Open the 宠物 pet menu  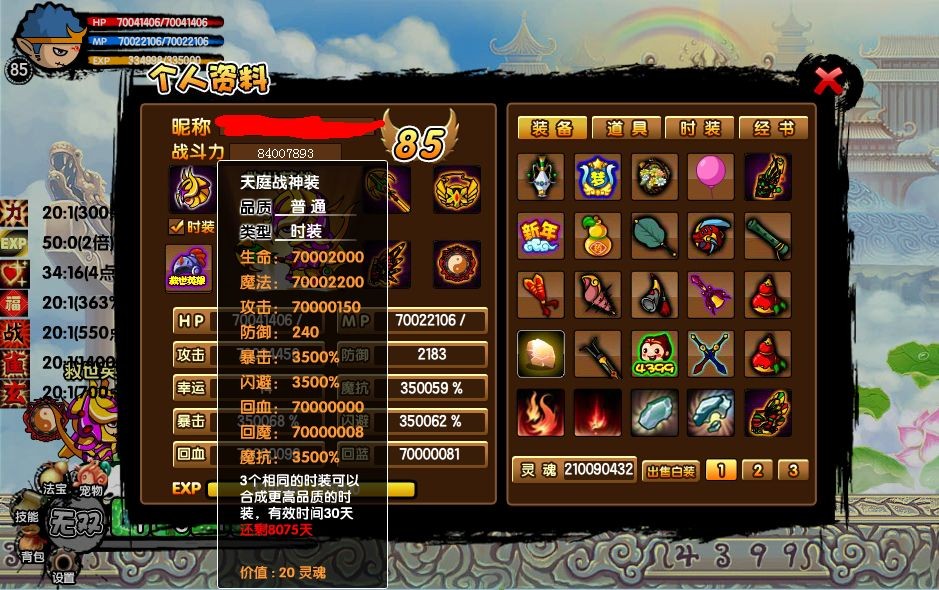(90, 491)
